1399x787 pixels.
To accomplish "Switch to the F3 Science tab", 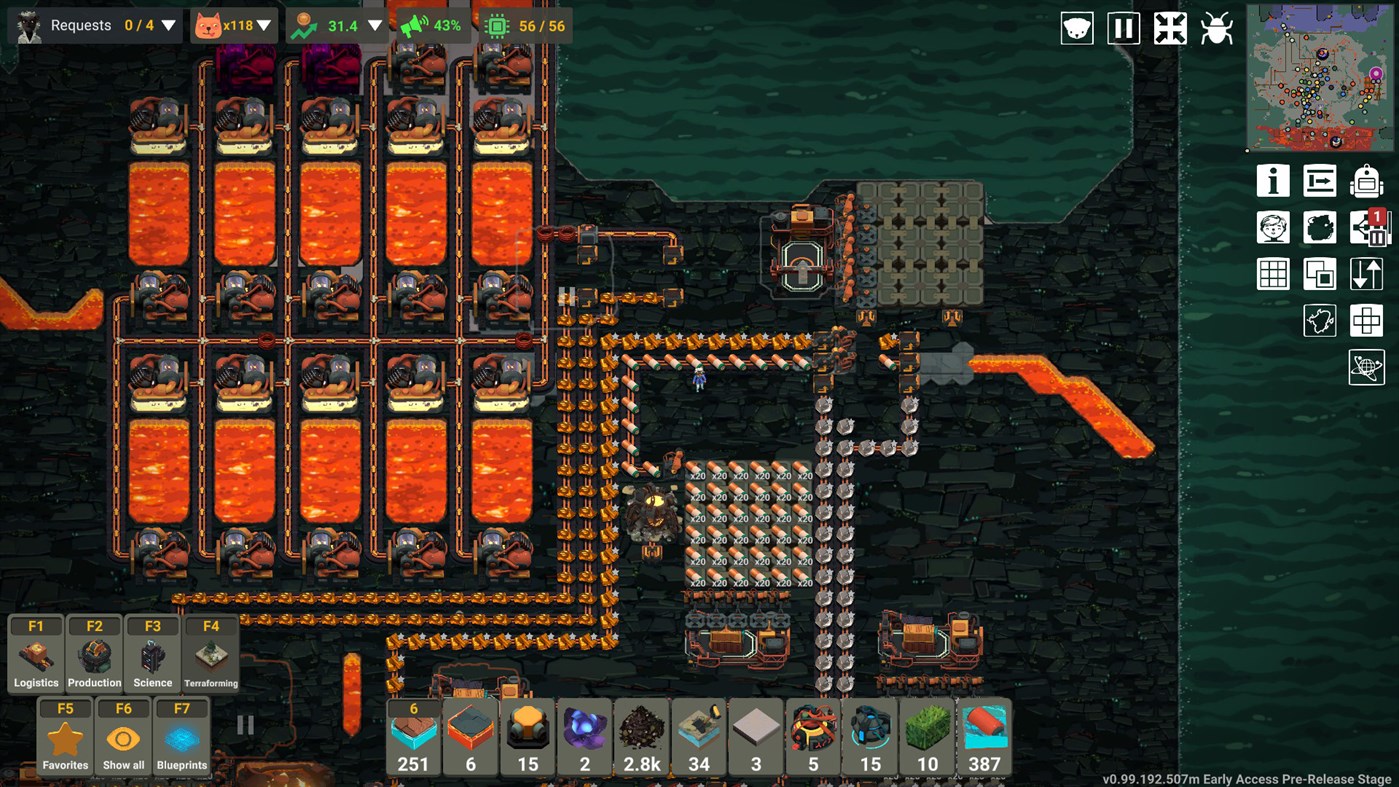I will click(x=152, y=655).
